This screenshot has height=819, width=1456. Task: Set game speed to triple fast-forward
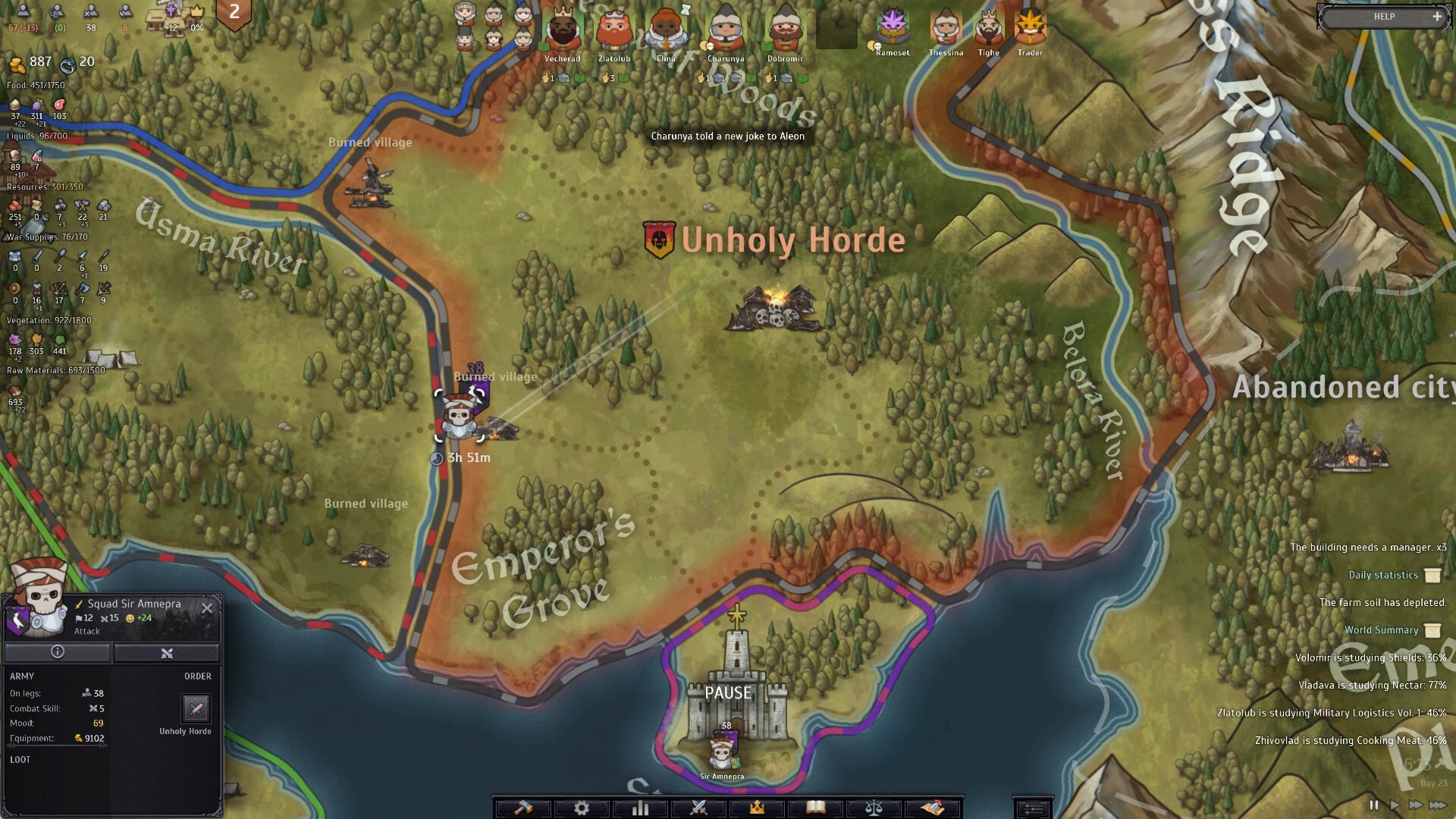point(1438,805)
